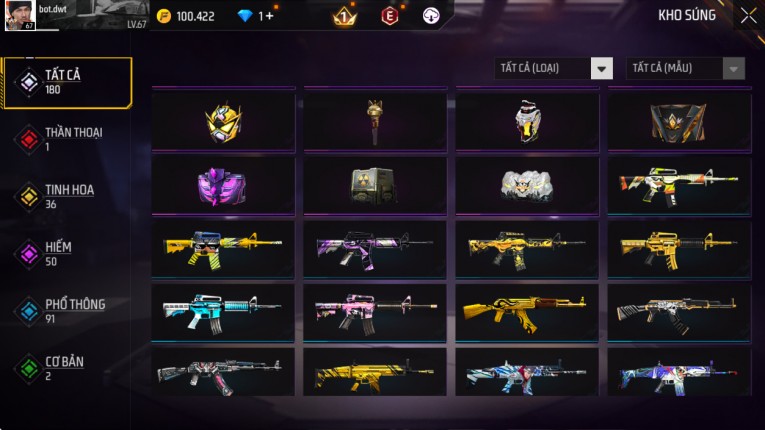Select the white skull mask skin

[x=527, y=185]
